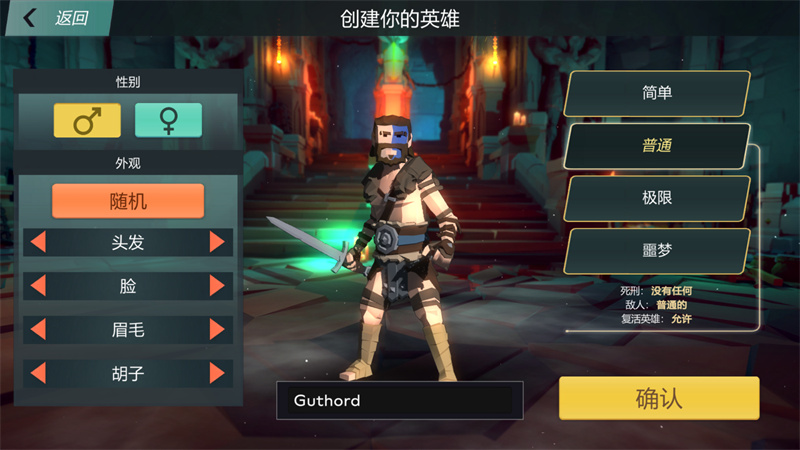This screenshot has width=800, height=450.
Task: Switch to previous 脸 option
Action: [x=39, y=286]
